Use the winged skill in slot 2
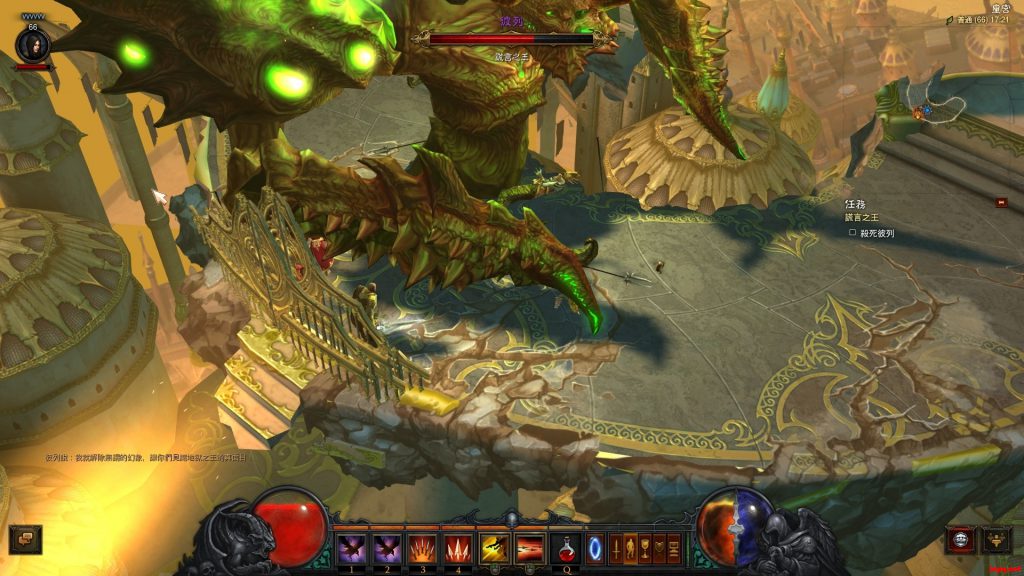 (386, 548)
